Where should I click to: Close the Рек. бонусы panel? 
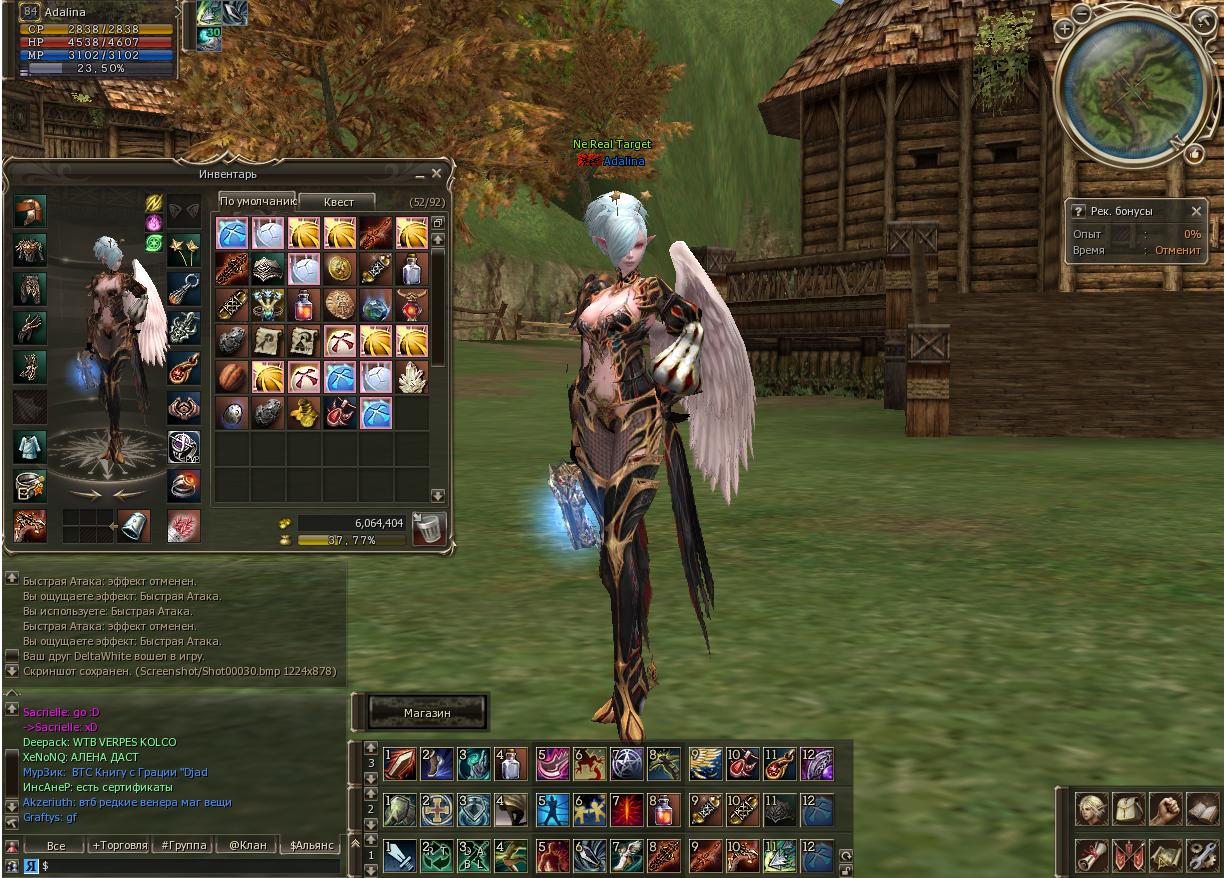coord(1196,211)
